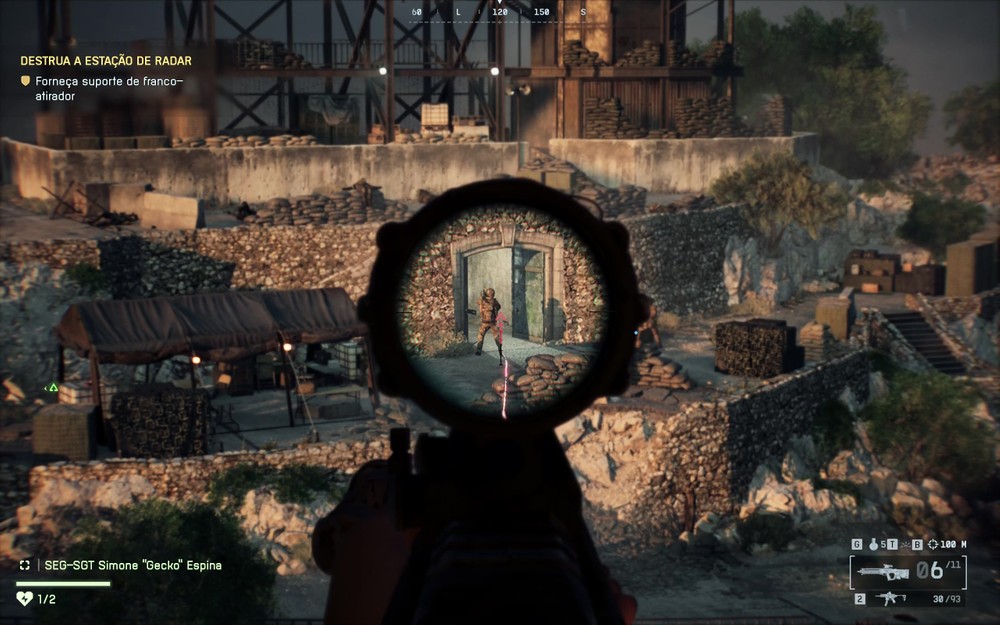Click the recon class icon beside the name
The image size is (1000, 625).
coord(25,565)
